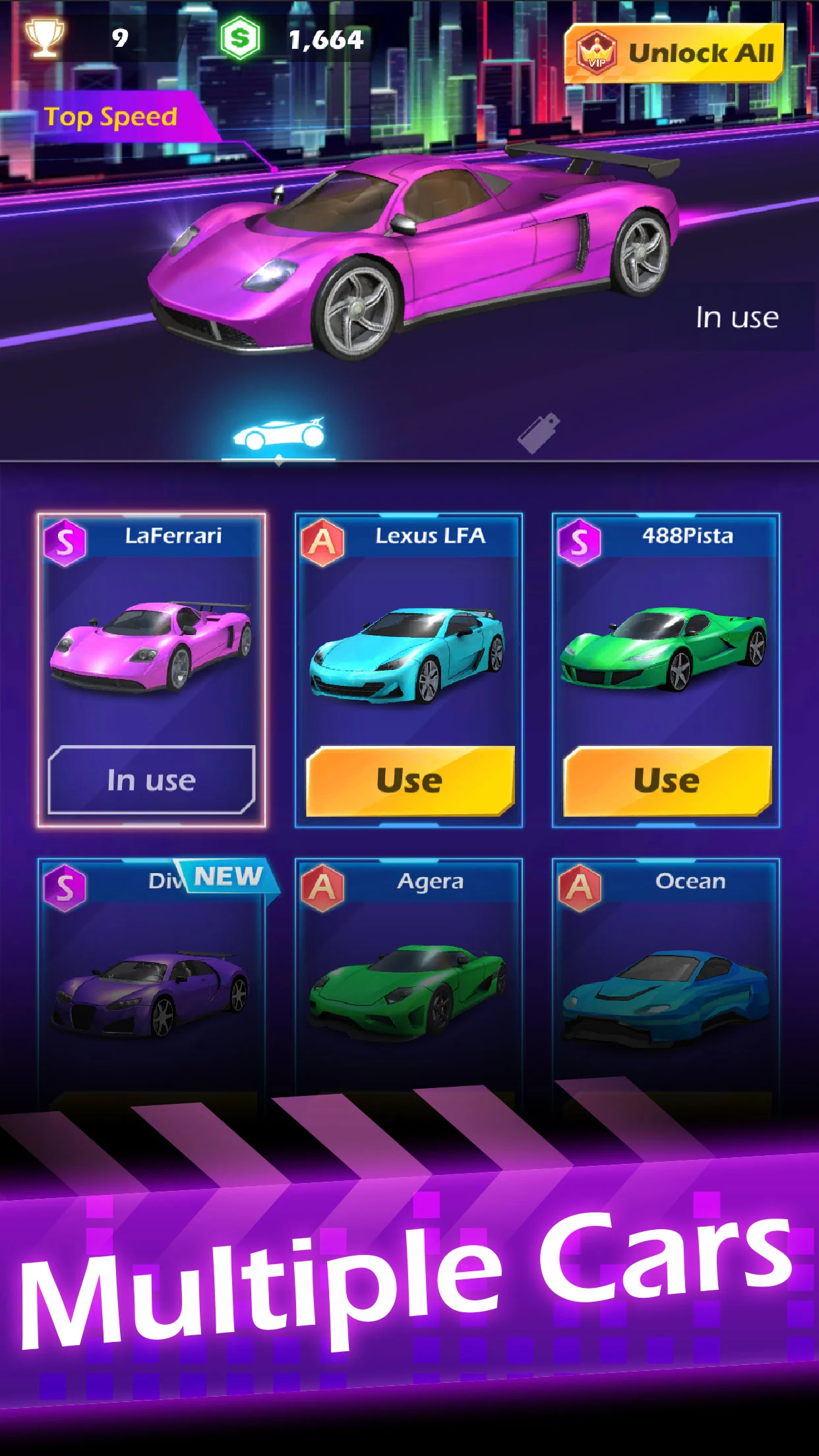Select the LaFerrari car card
The image size is (819, 1456).
[x=152, y=646]
